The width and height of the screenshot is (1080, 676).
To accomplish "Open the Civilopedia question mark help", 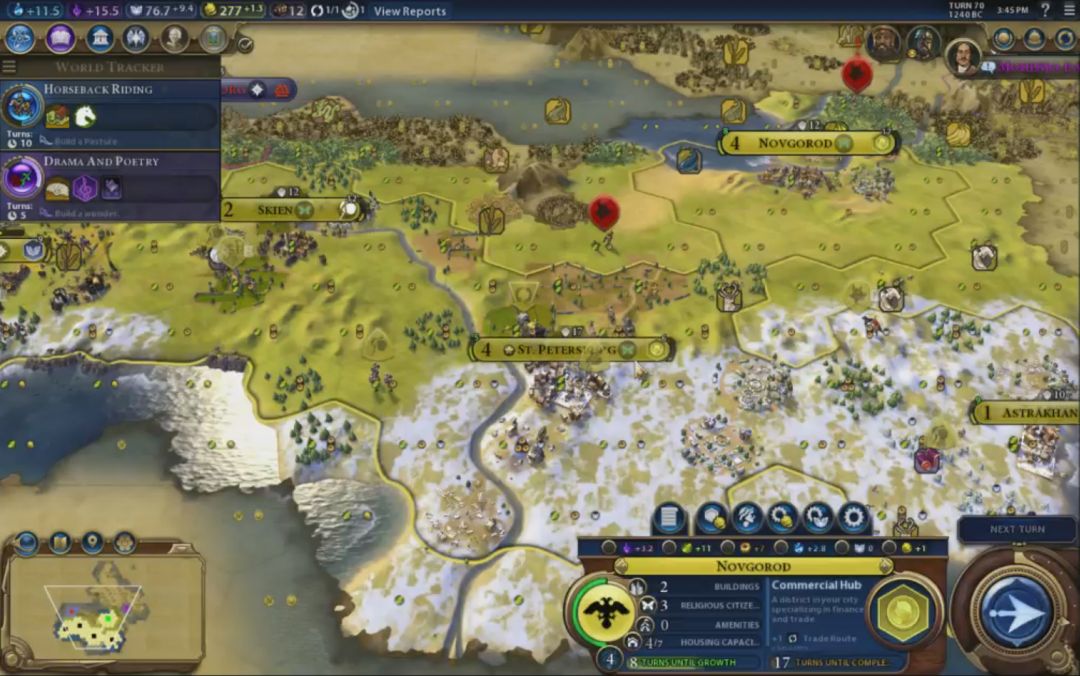I will click(1046, 10).
